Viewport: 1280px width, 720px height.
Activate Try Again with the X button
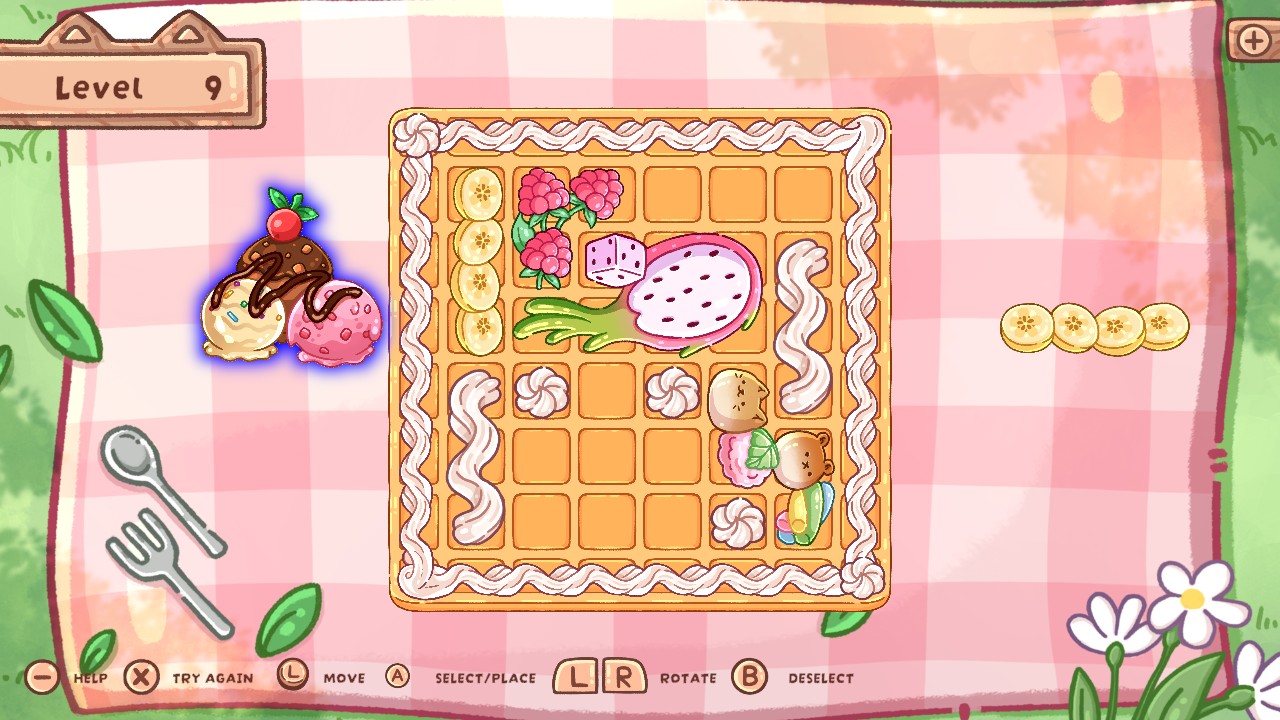143,677
